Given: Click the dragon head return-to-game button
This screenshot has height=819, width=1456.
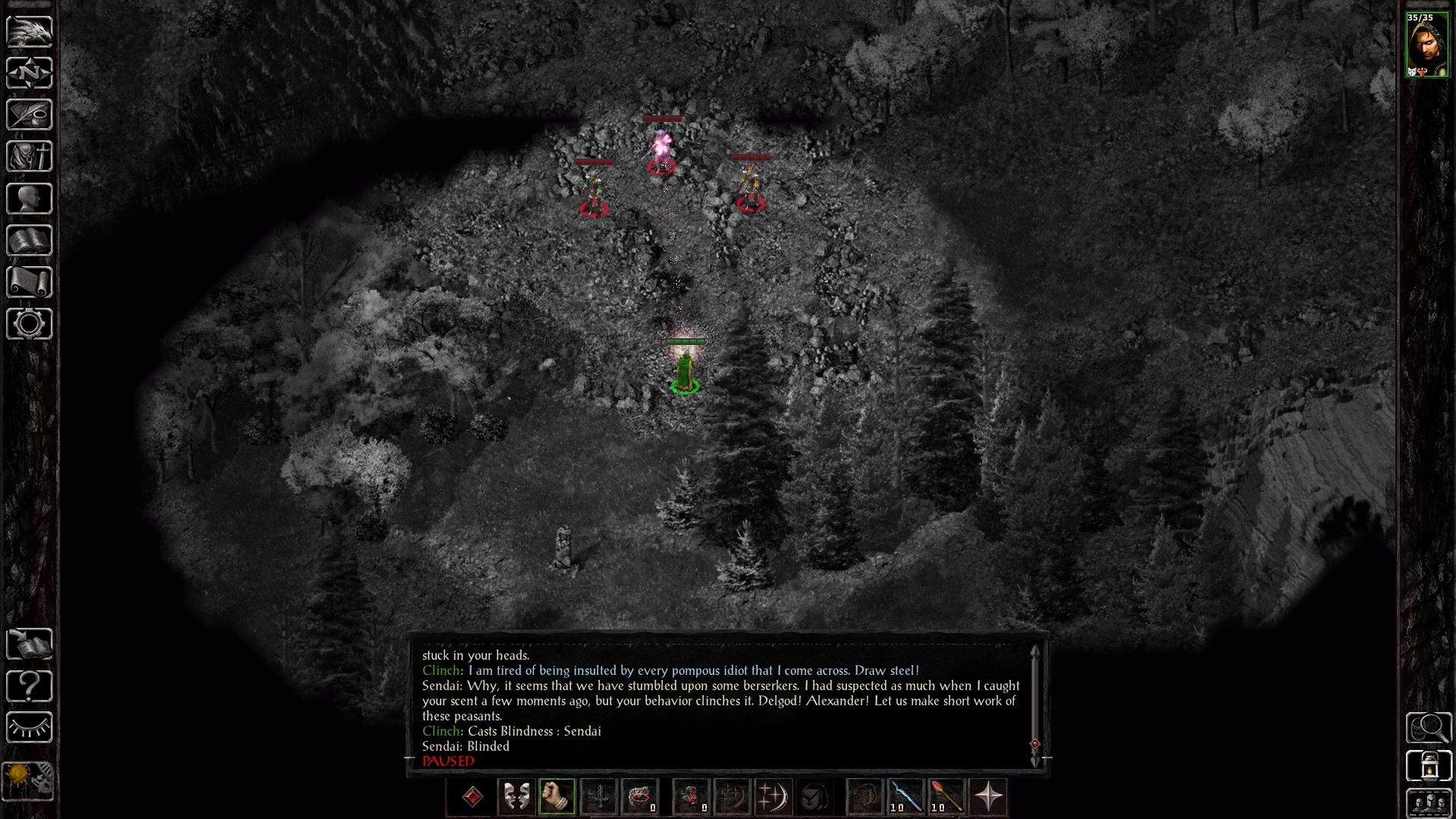Looking at the screenshot, I should point(30,31).
